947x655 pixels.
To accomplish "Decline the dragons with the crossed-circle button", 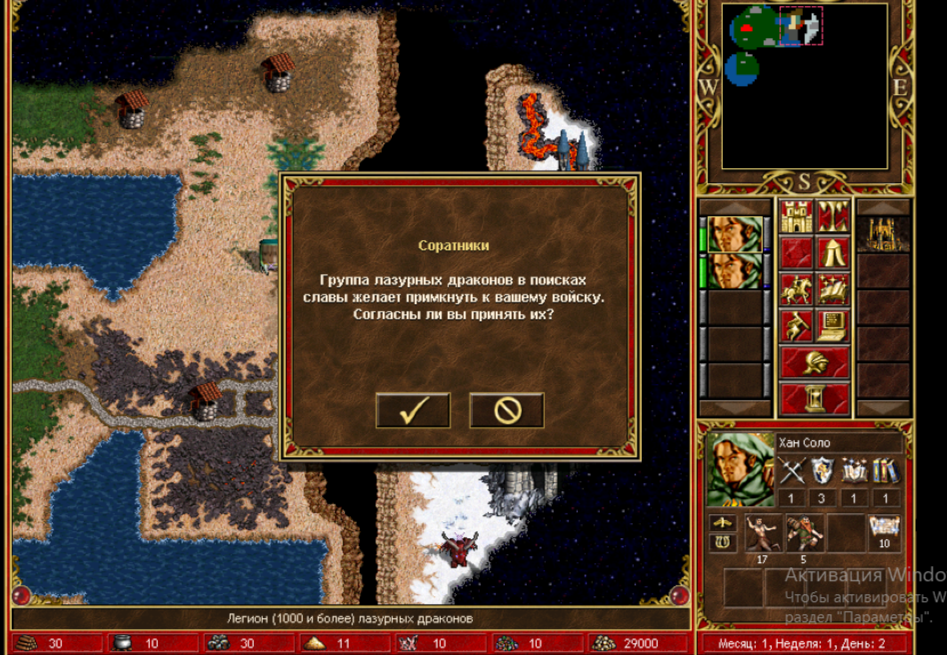I will 506,411.
